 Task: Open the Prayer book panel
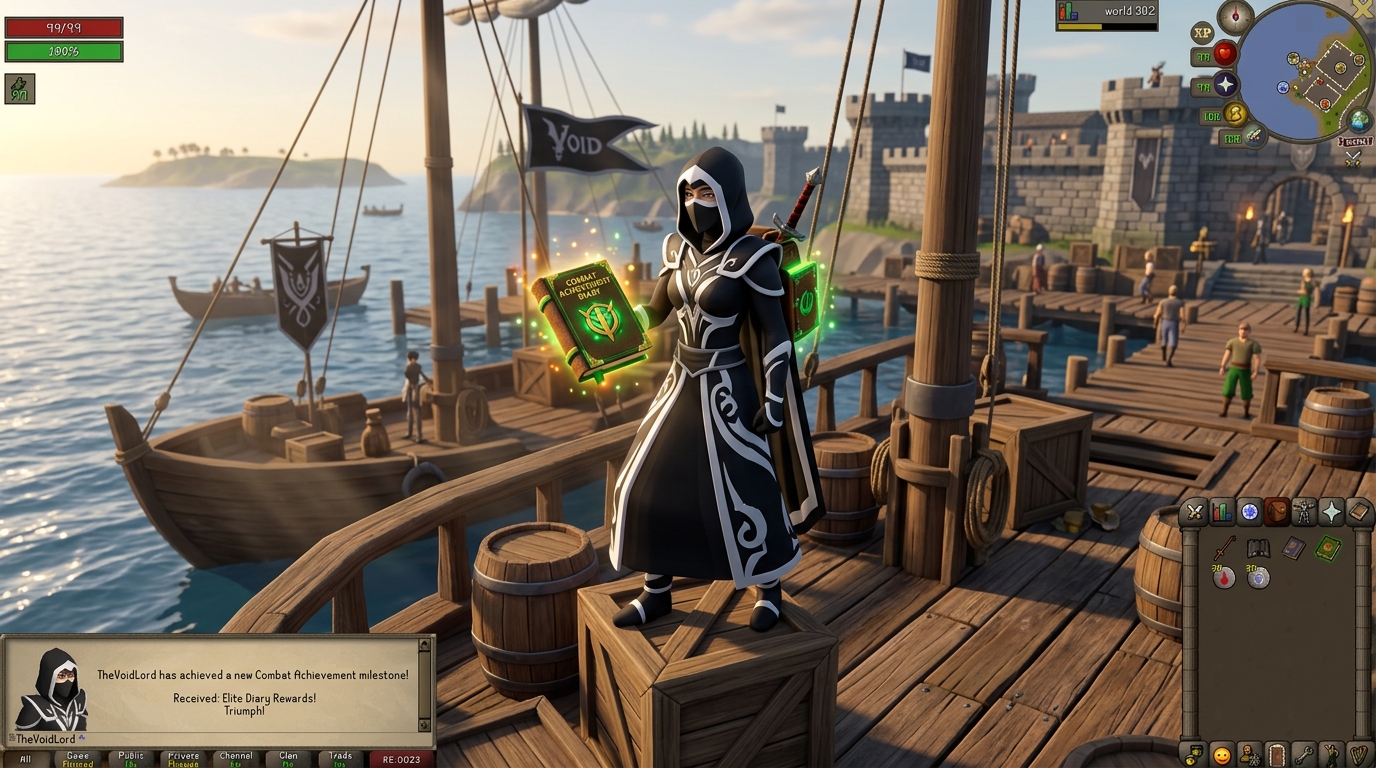coord(1334,512)
